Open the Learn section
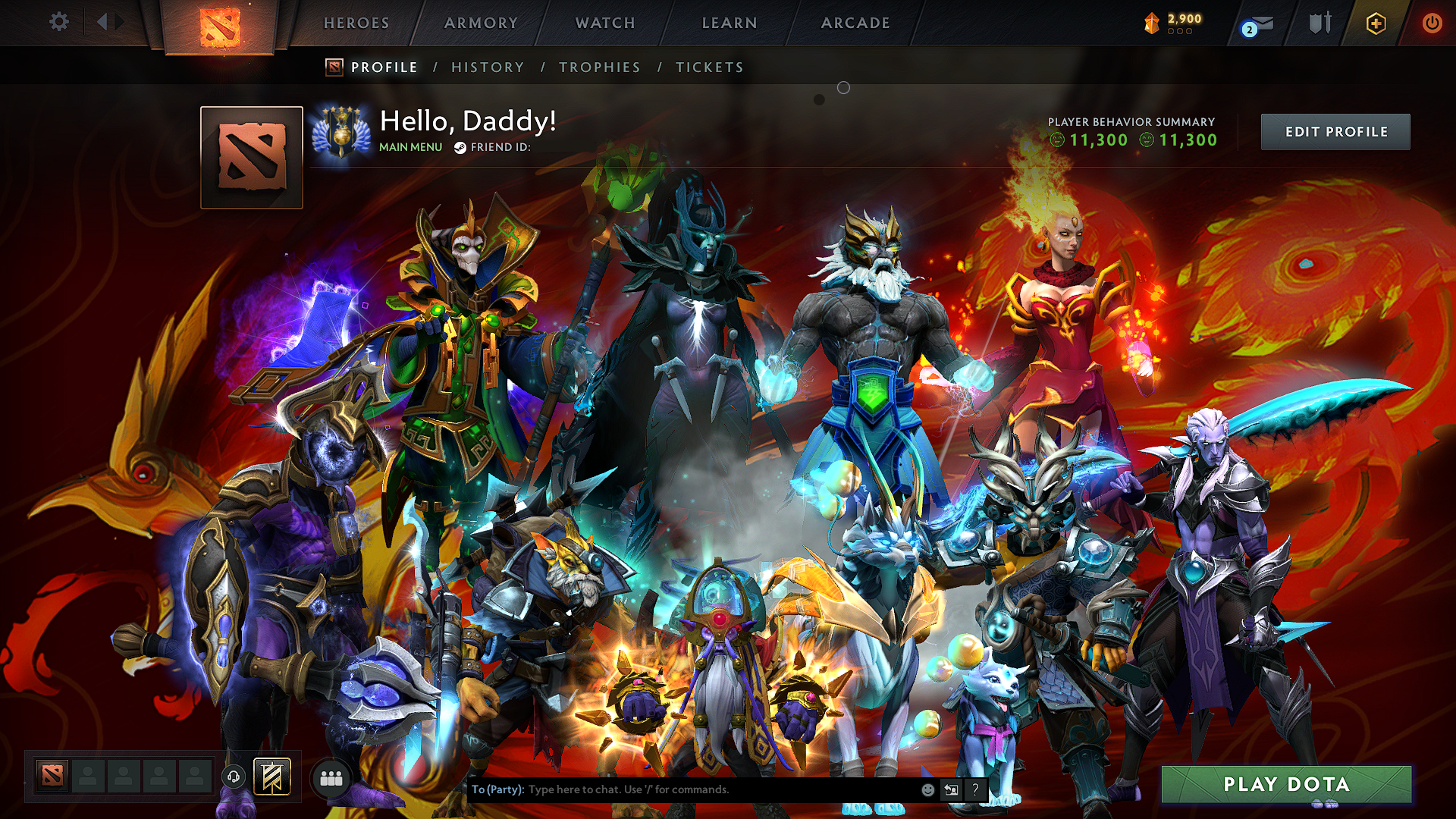The image size is (1456, 819). click(x=728, y=23)
